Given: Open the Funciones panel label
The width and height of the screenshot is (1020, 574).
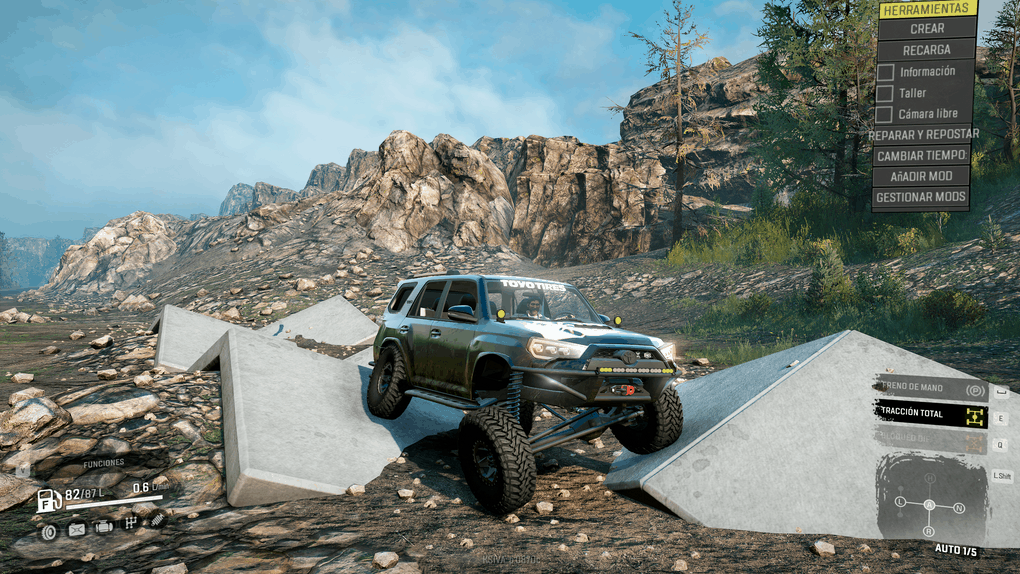Looking at the screenshot, I should (x=103, y=463).
